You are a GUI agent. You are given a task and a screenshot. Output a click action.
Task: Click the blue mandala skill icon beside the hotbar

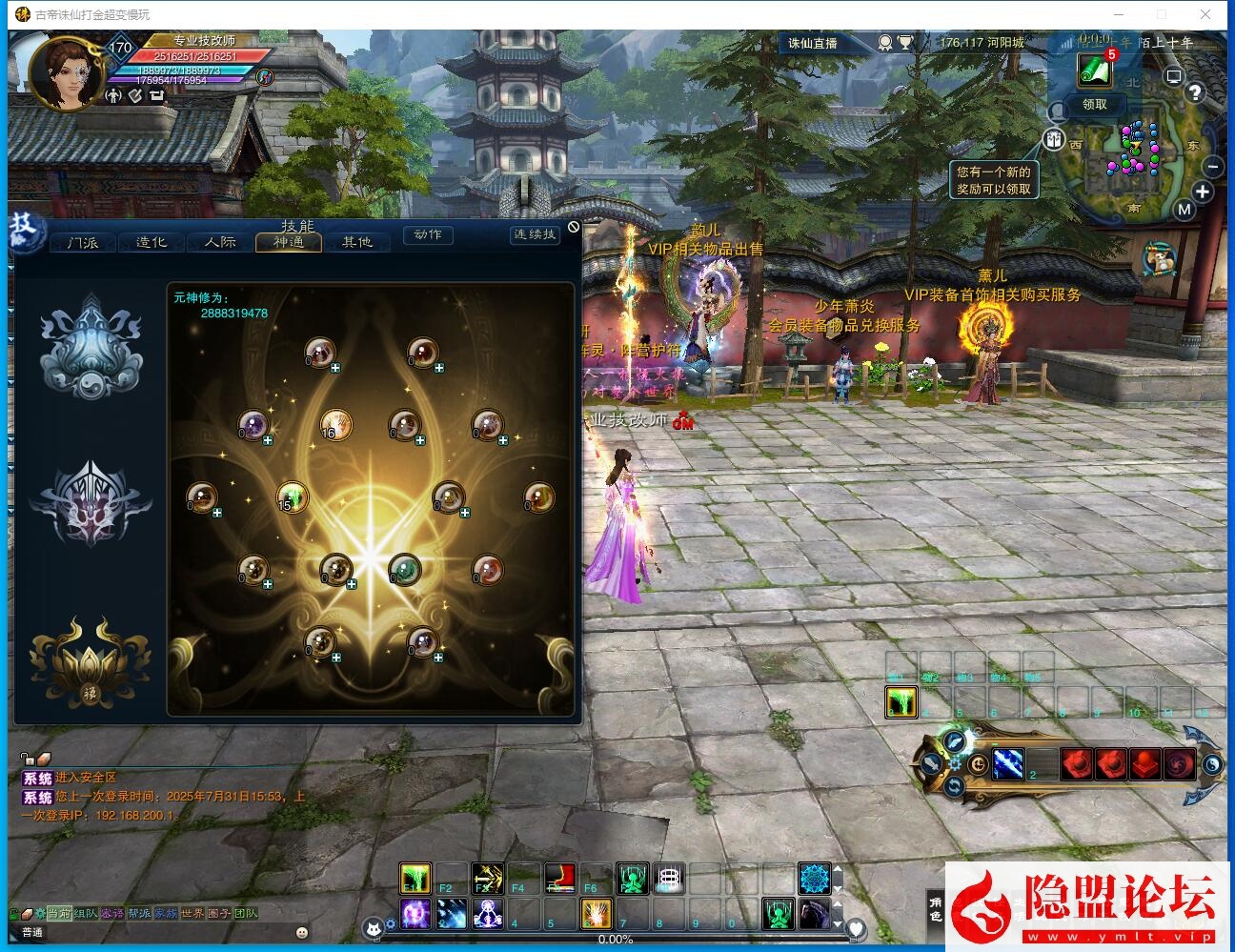pyautogui.click(x=816, y=876)
